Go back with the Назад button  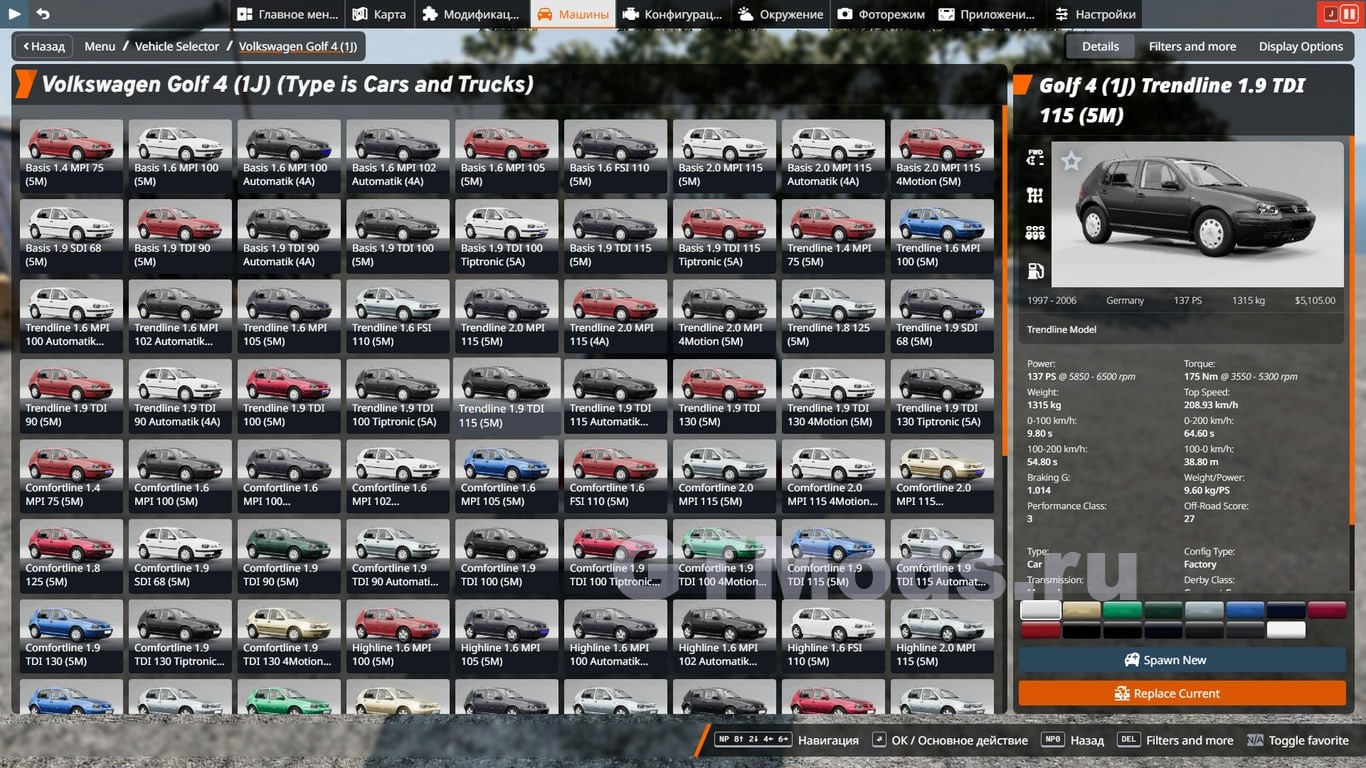(x=42, y=46)
